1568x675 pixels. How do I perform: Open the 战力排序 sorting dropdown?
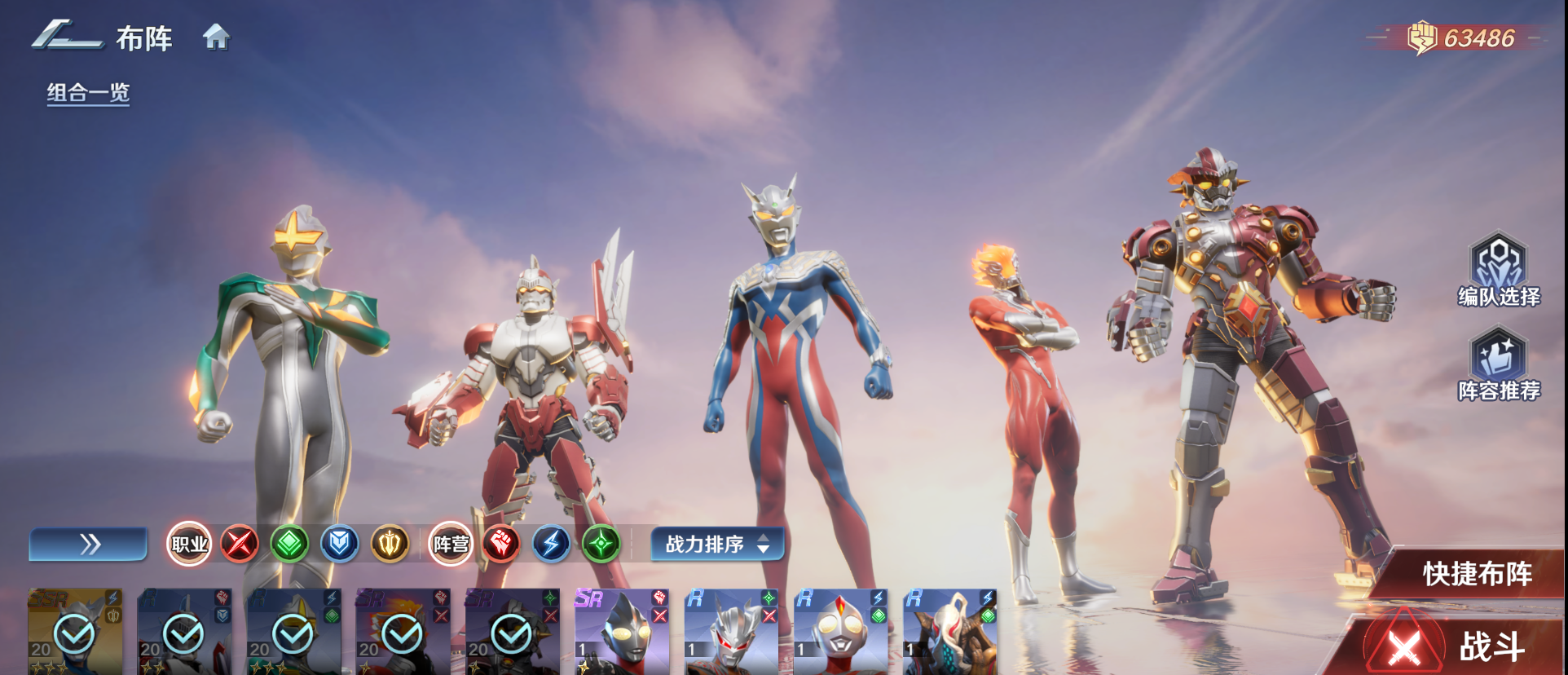[x=716, y=544]
